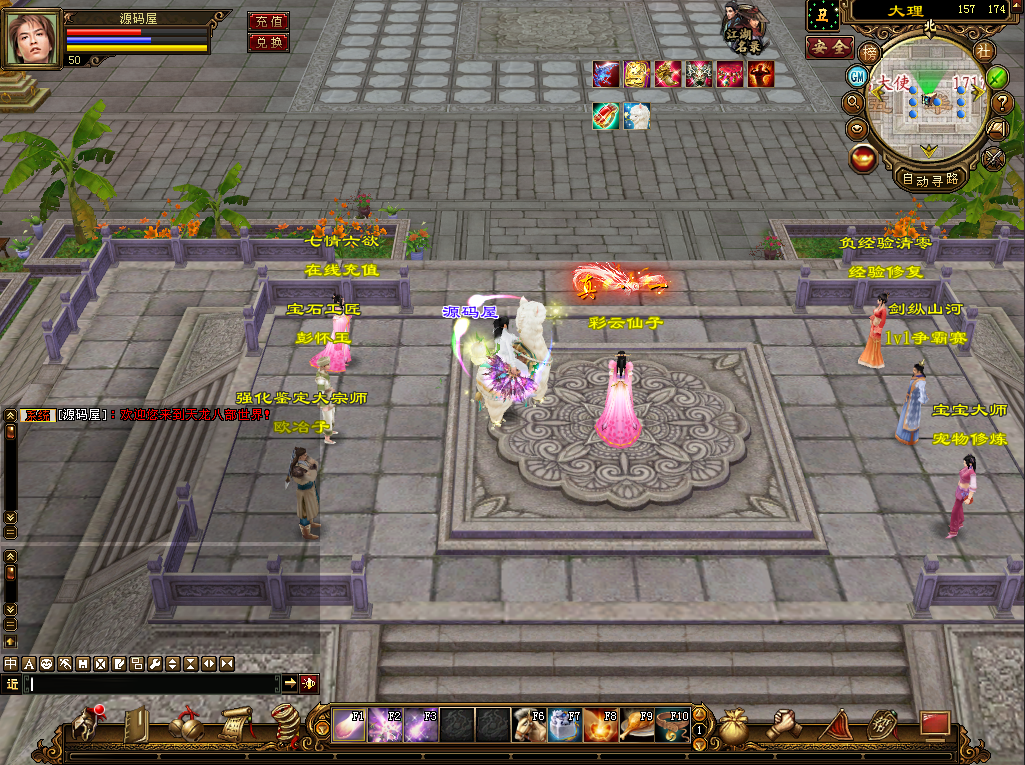Open the handshake friends icon

click(783, 725)
